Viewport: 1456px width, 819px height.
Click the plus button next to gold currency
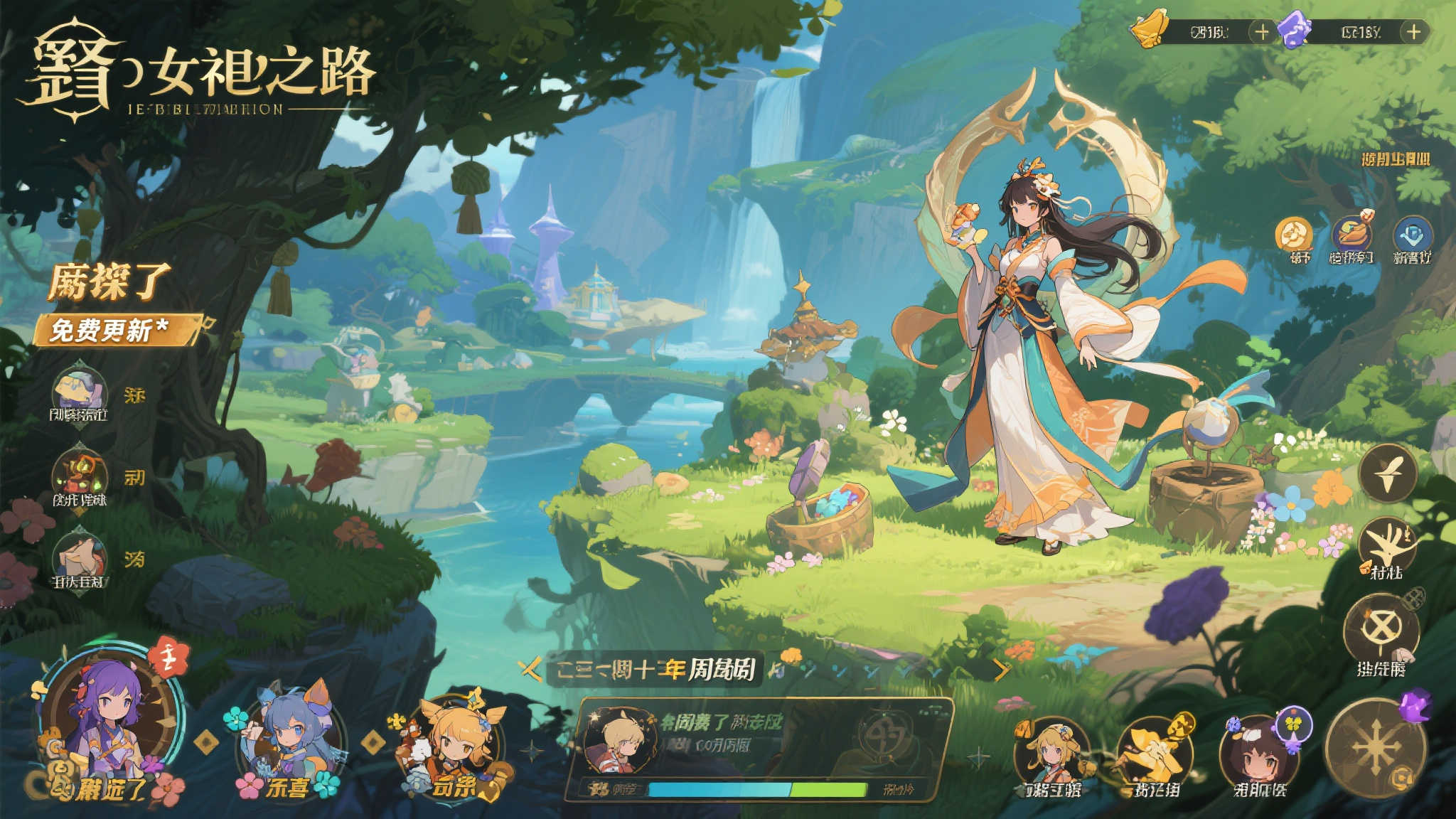click(1263, 31)
